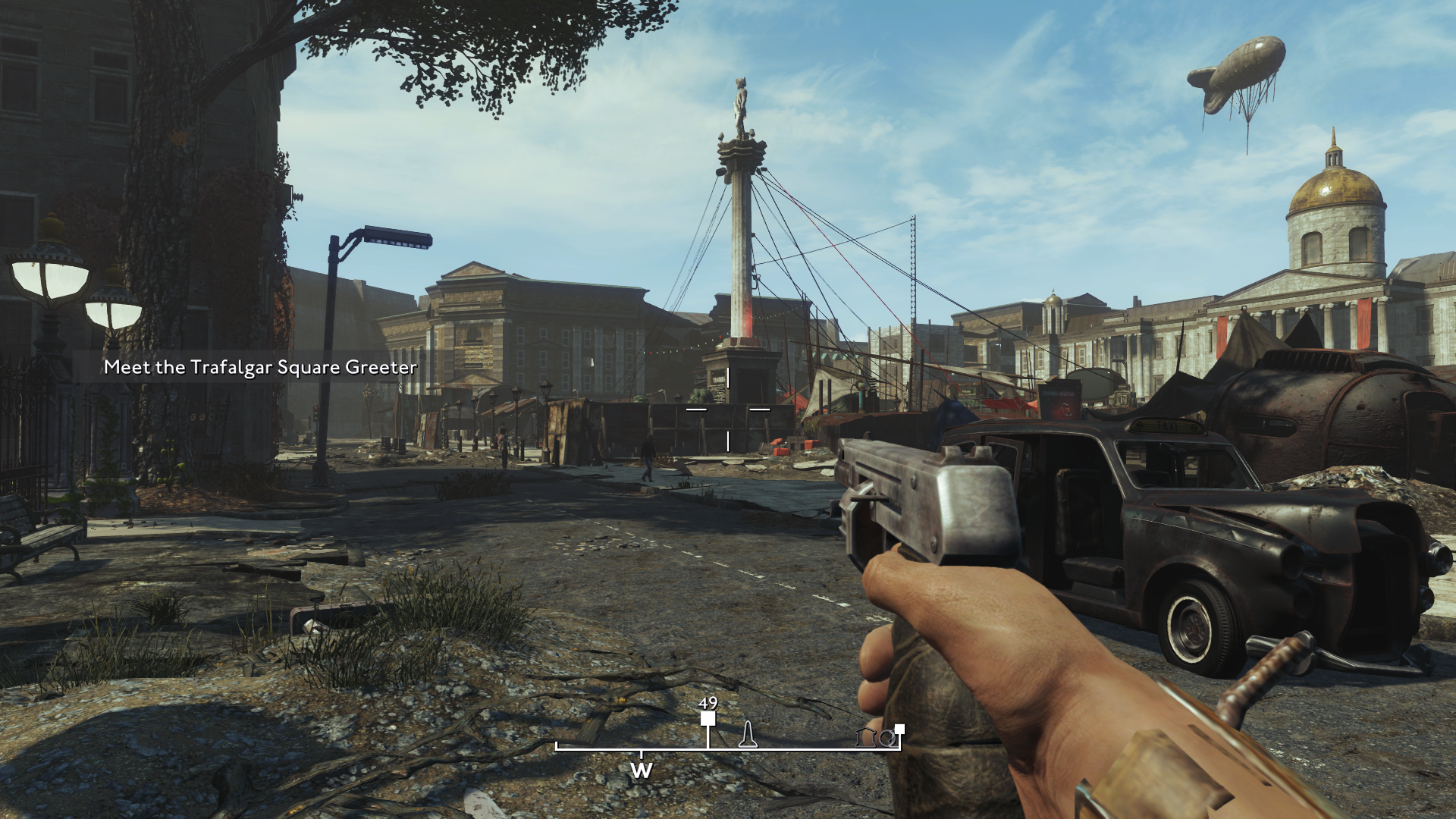The image size is (1456, 819).
Task: Select the columned building icon on the compass
Action: coord(864,737)
